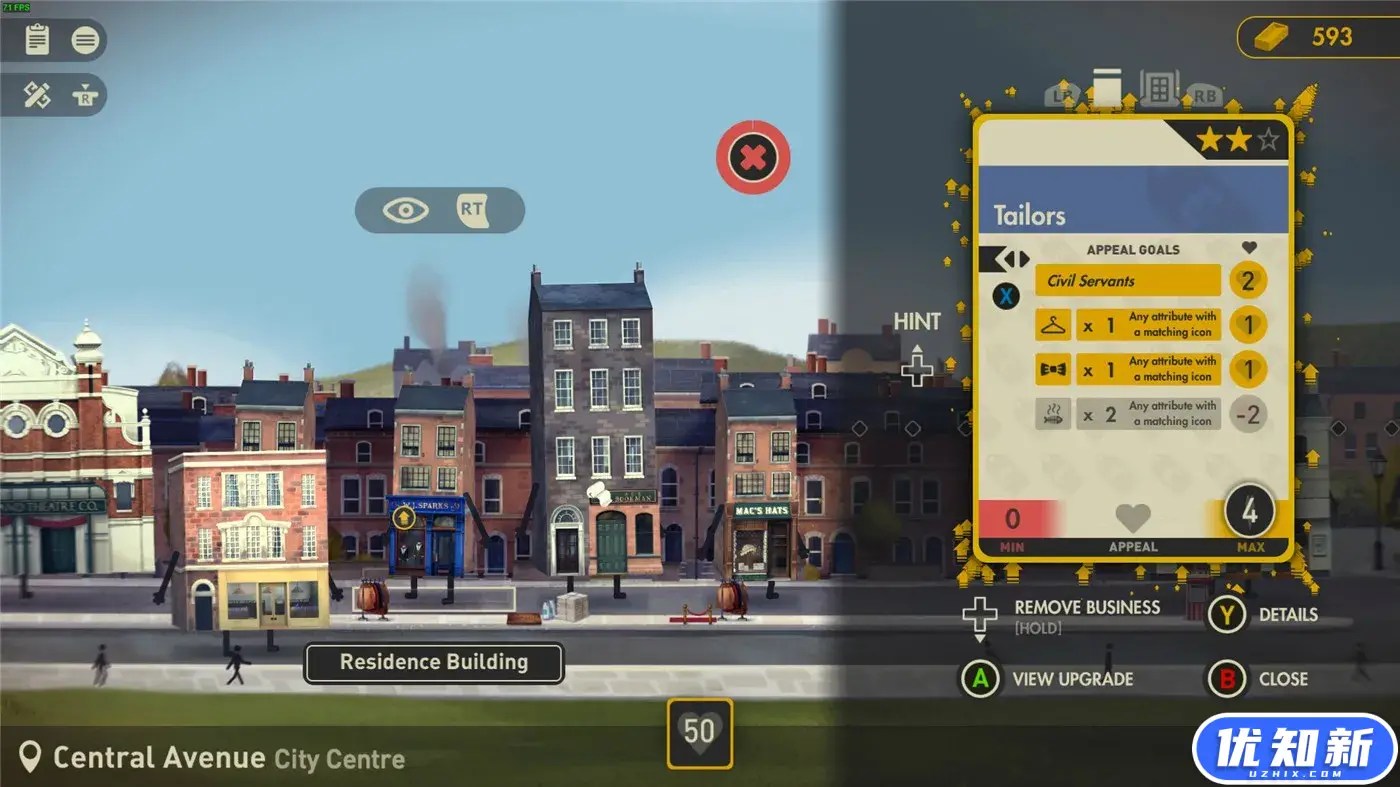Click the street appeal heart counter
This screenshot has width=1400, height=787.
(699, 733)
